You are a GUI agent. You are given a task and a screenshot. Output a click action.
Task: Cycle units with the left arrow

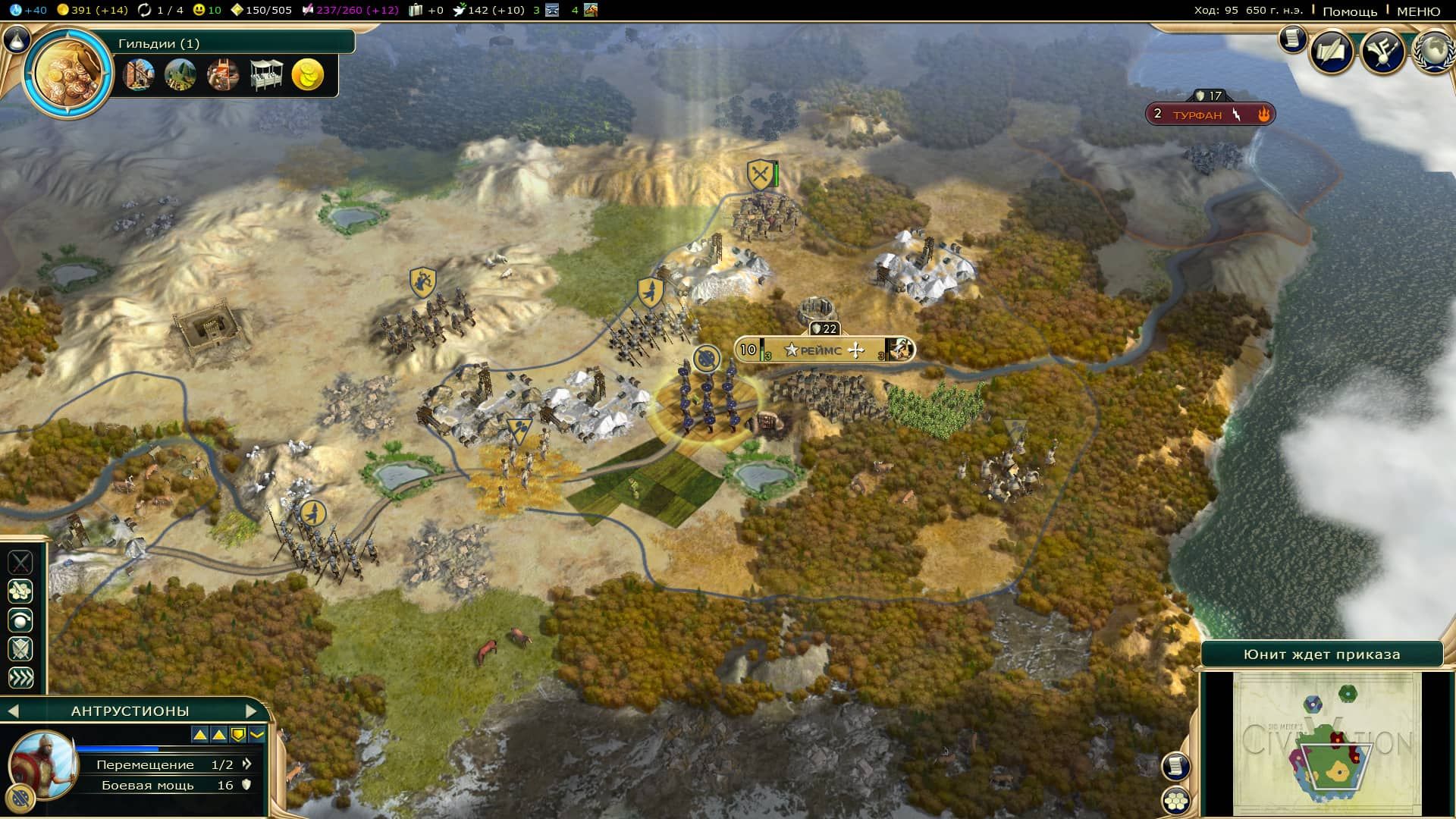coord(13,711)
